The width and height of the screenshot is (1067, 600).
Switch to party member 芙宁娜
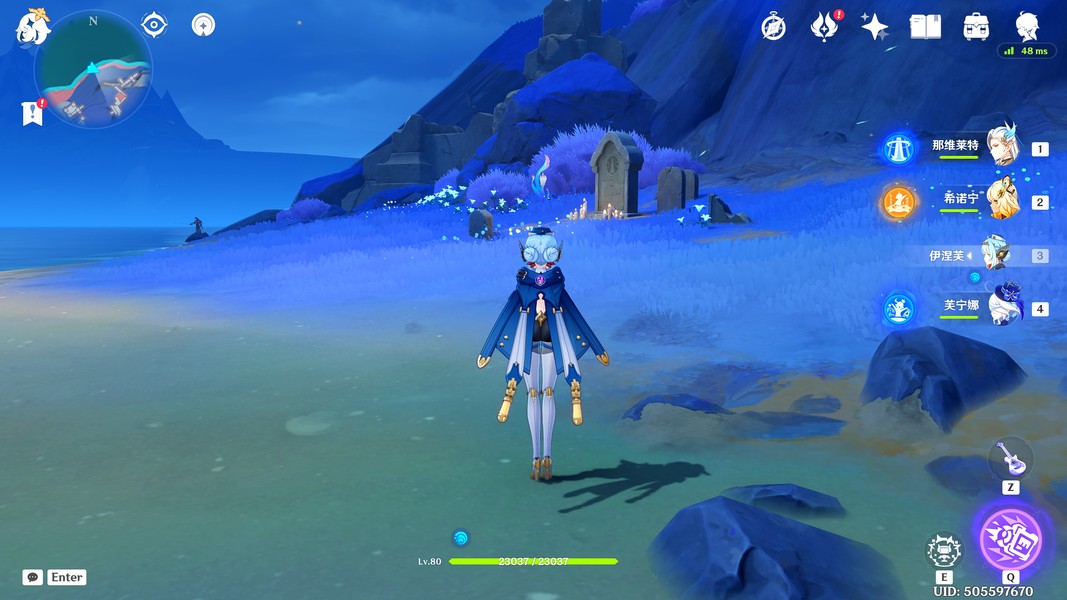[1000, 308]
